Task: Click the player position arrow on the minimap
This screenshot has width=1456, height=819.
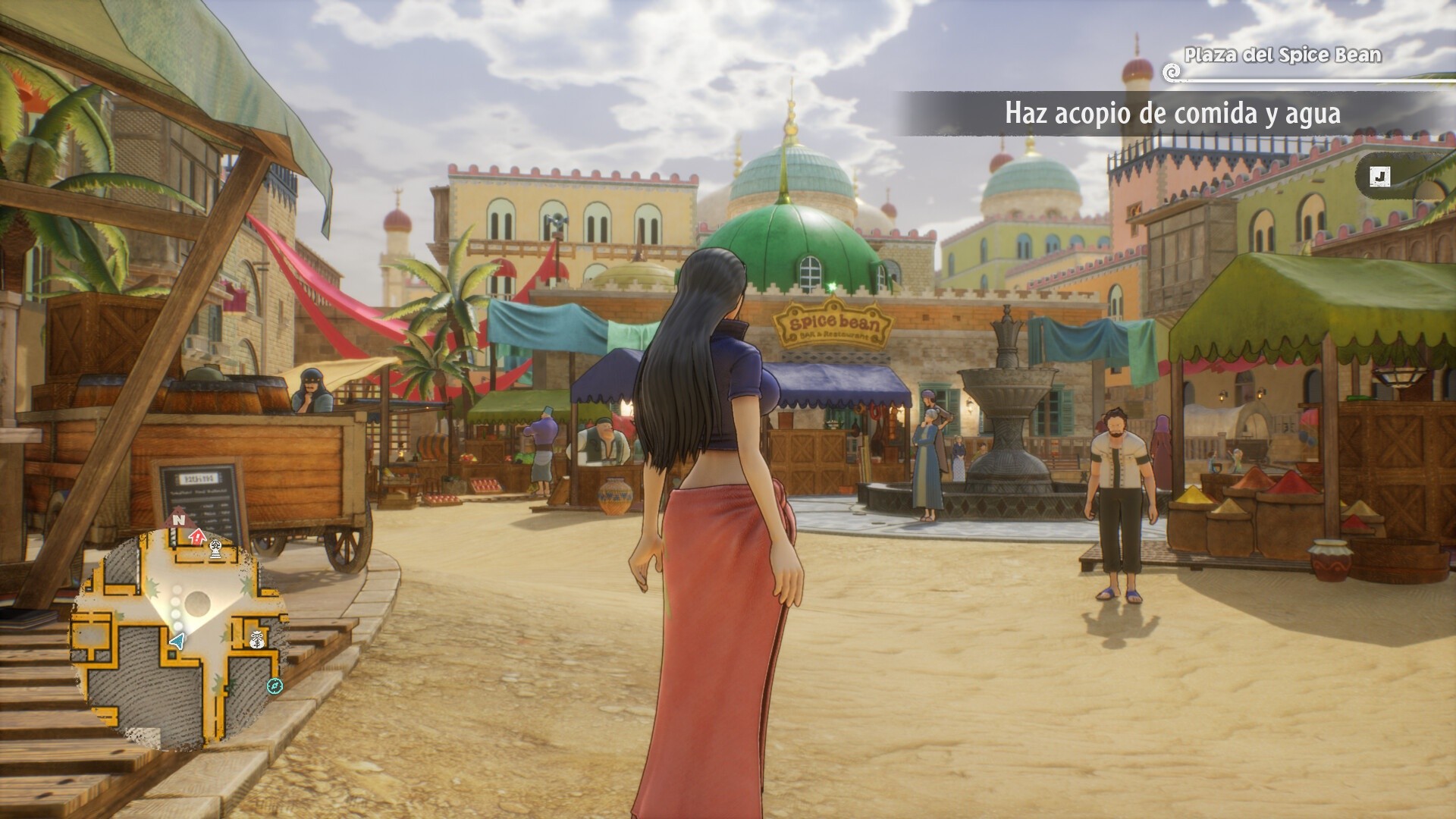Action: pos(177,639)
